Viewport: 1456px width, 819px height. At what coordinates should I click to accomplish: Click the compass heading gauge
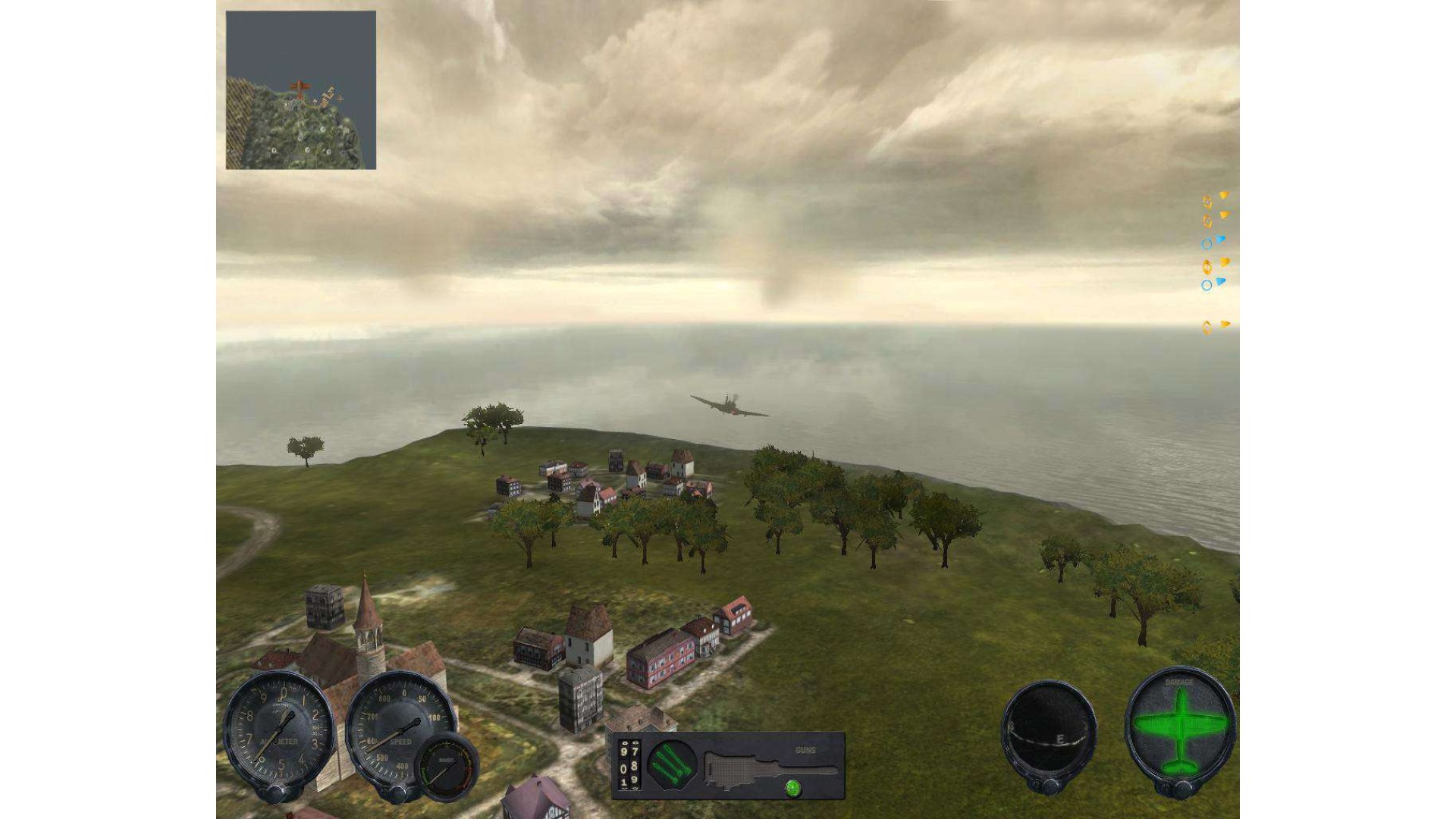tap(1049, 730)
